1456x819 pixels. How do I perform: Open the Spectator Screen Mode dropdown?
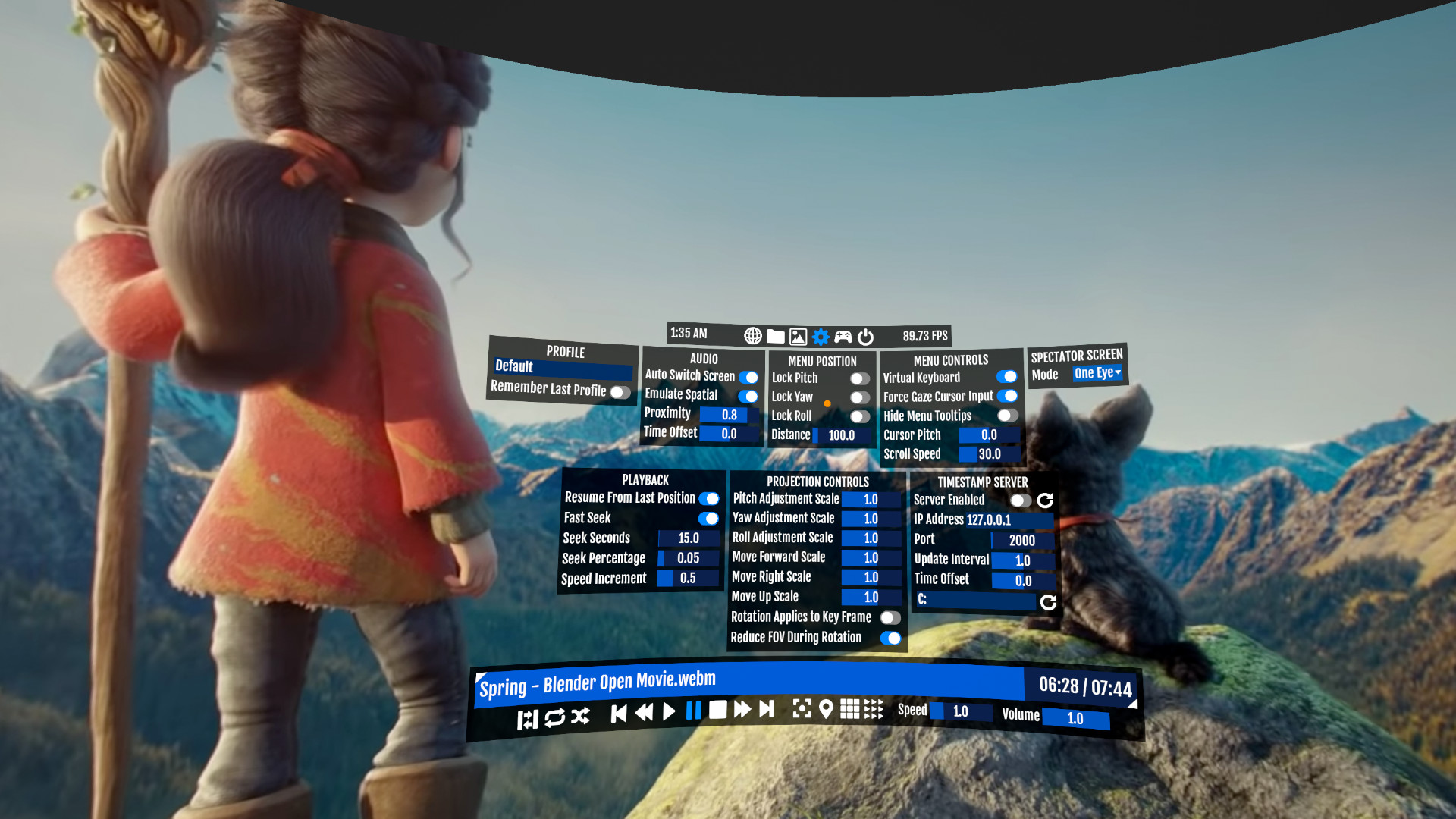1097,373
